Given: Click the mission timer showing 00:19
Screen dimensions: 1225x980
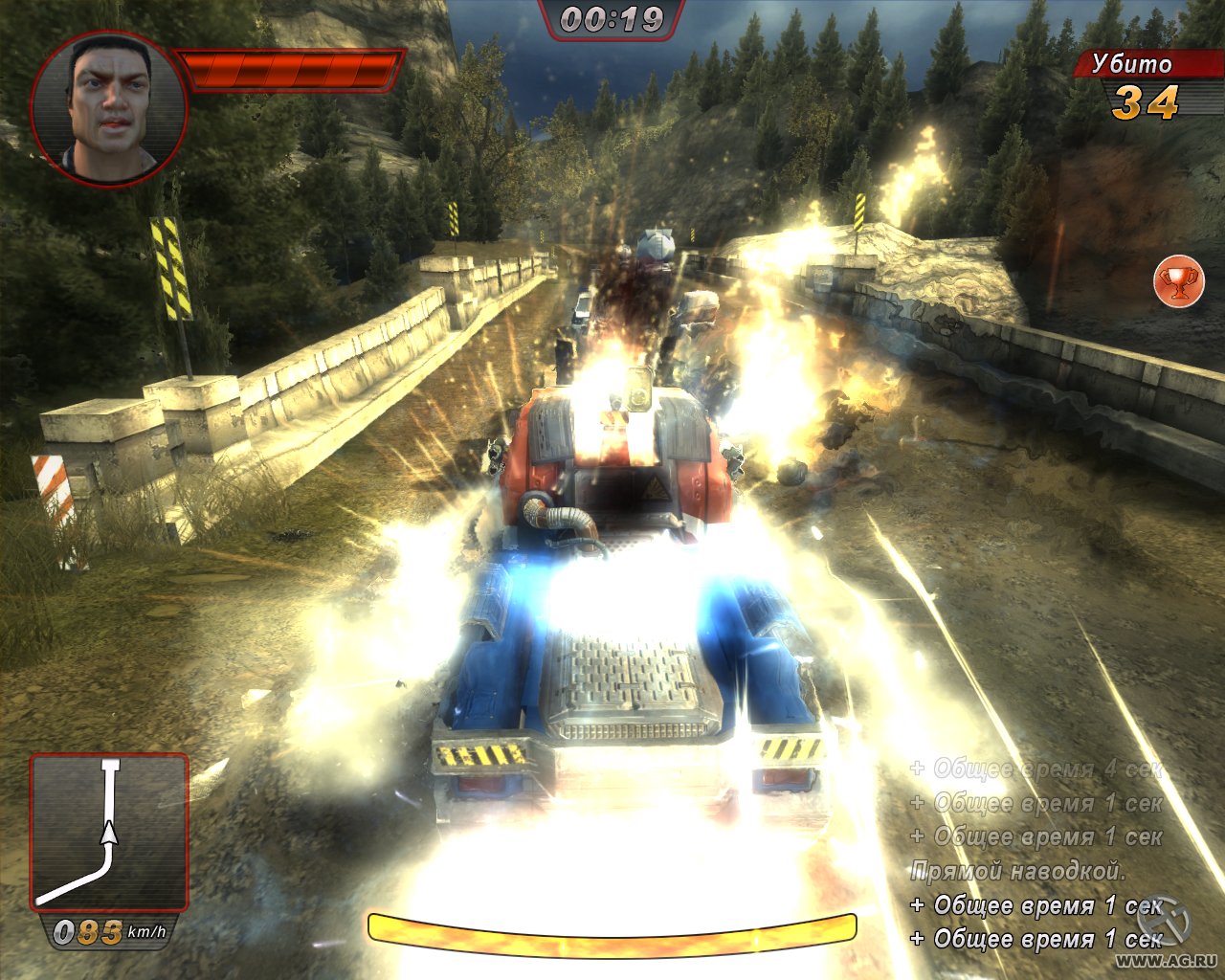Looking at the screenshot, I should pos(612,15).
